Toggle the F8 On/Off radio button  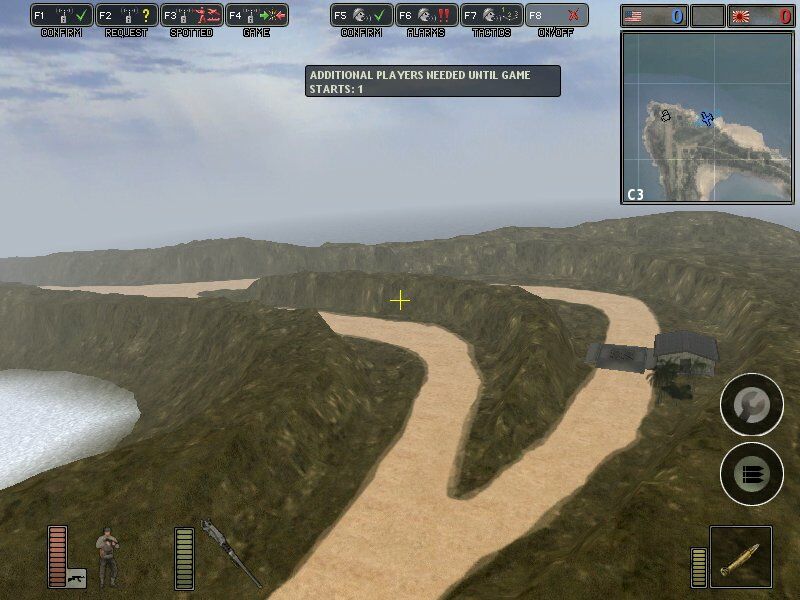556,16
